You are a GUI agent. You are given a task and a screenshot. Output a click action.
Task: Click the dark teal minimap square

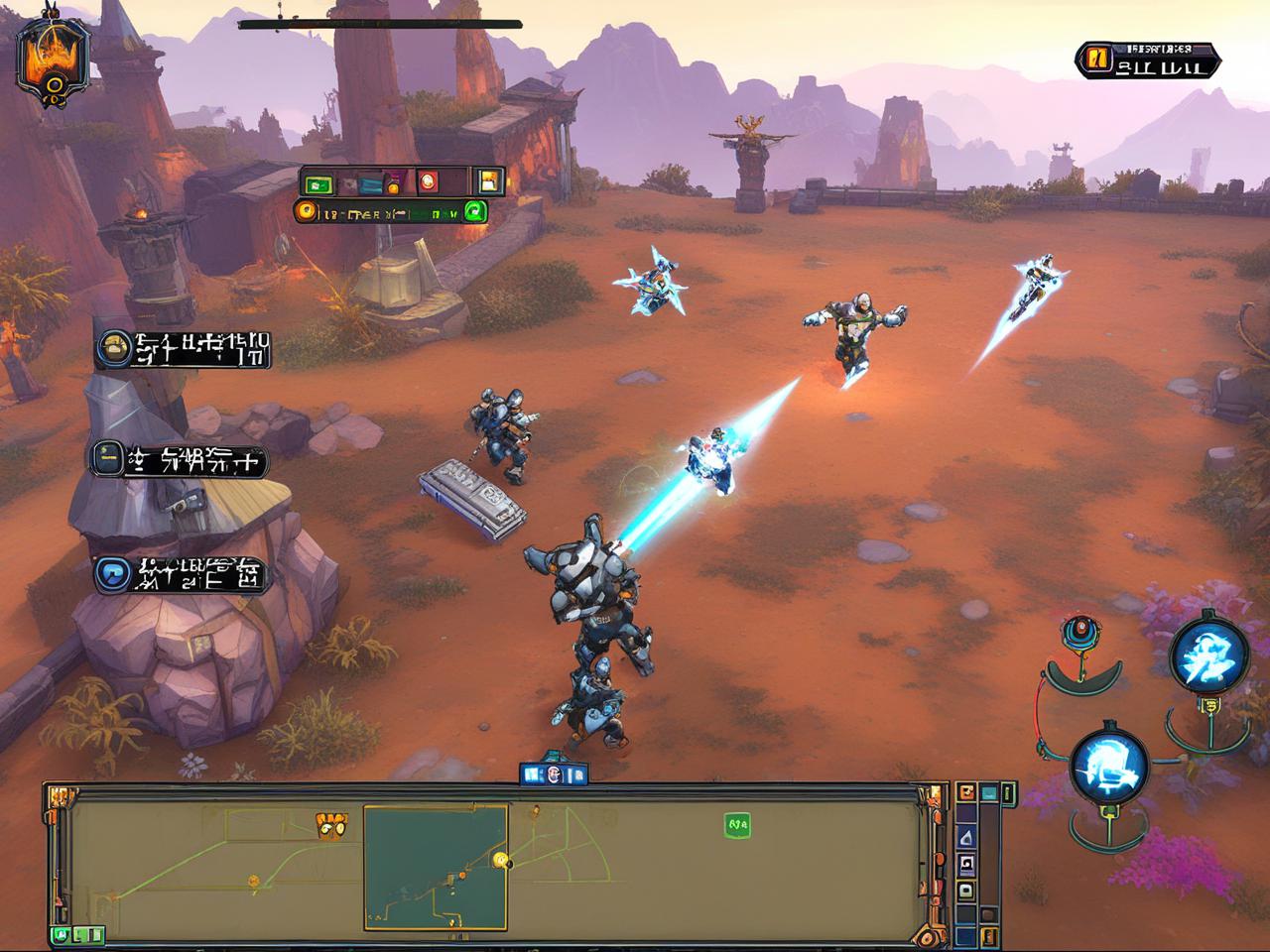436,866
